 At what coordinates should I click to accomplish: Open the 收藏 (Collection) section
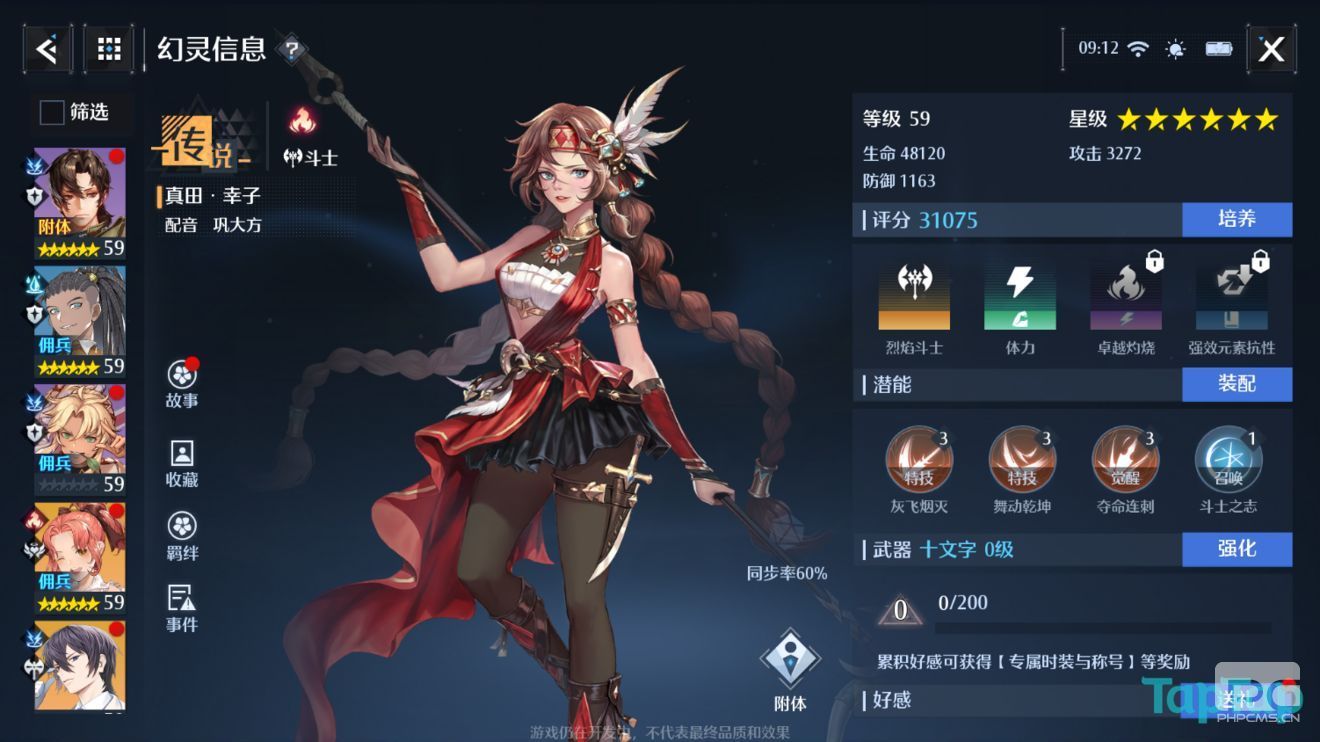(x=180, y=463)
